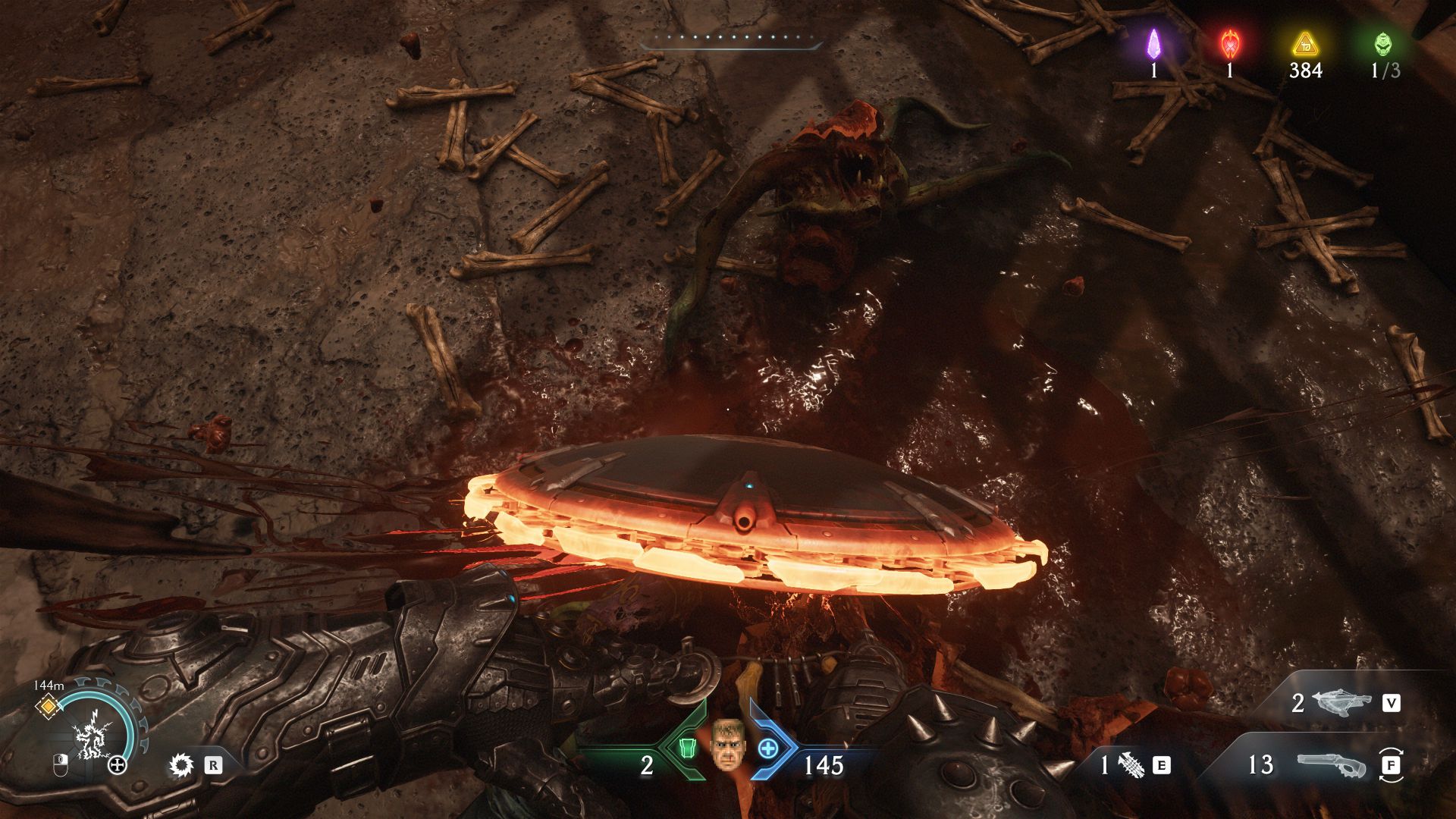Viewport: 1456px width, 819px height.
Task: Select the crossbow-style weapon slot
Action: [1341, 703]
